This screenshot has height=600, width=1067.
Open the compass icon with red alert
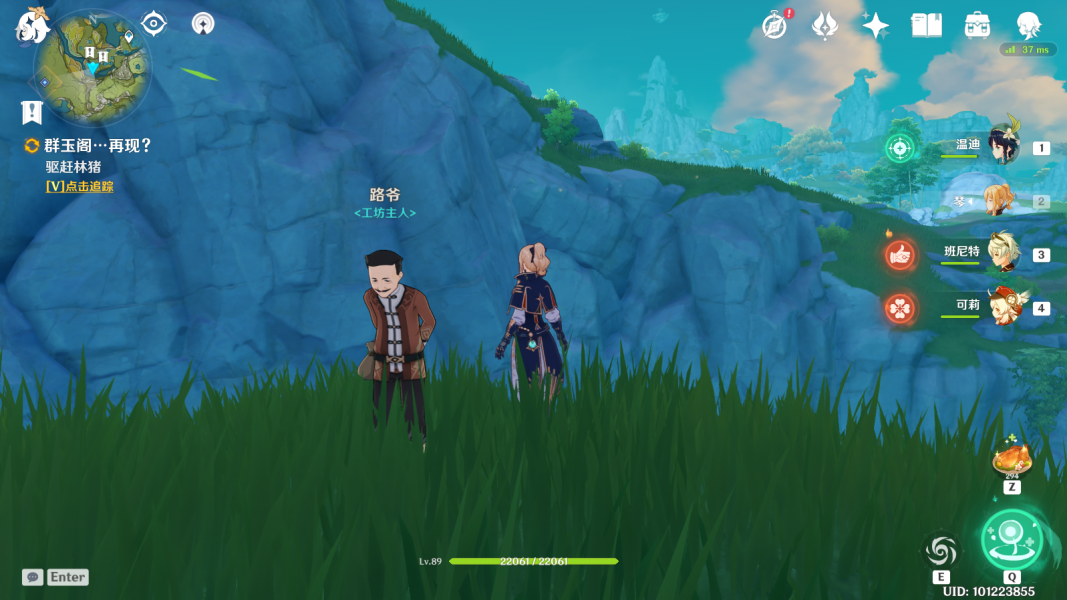(x=775, y=26)
